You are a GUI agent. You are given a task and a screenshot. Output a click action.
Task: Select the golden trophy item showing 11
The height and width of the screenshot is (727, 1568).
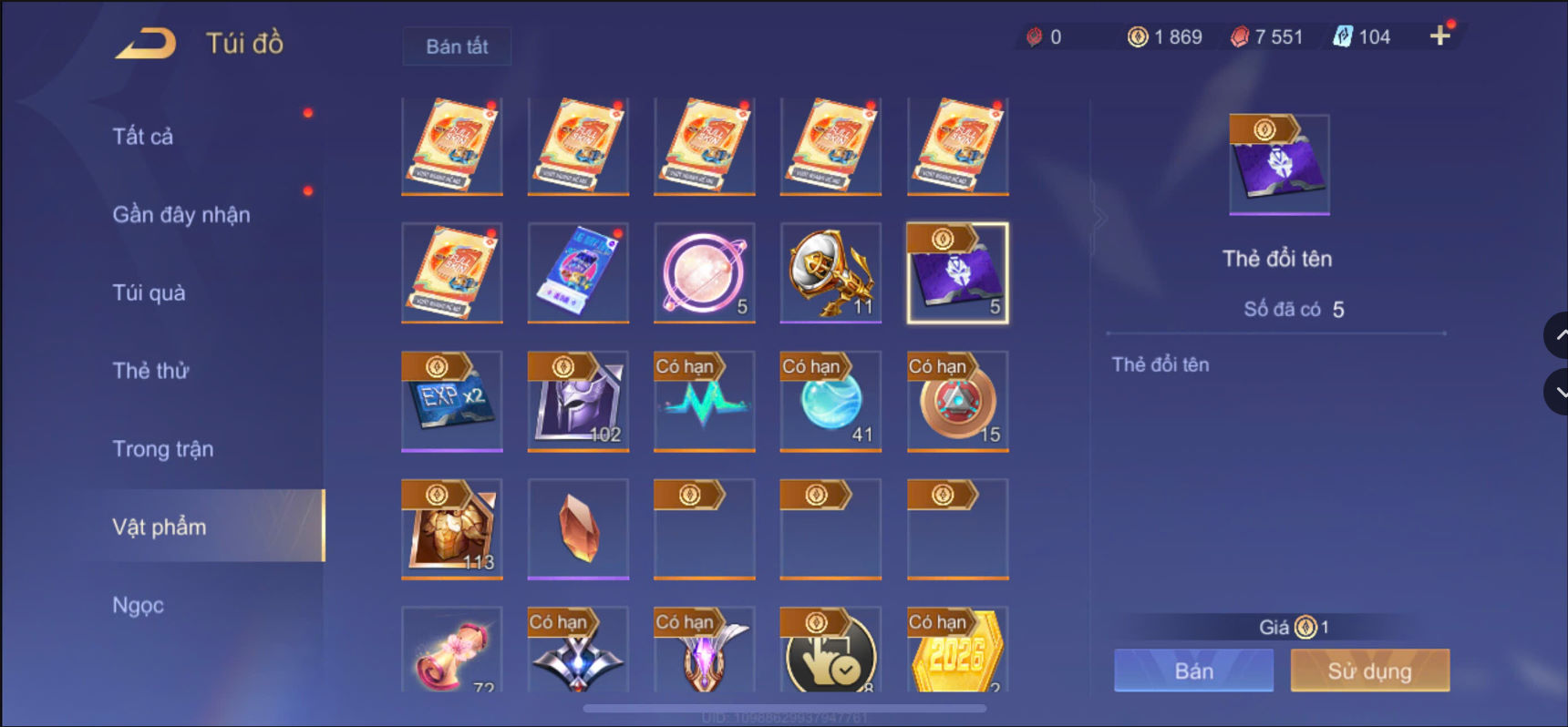(830, 273)
